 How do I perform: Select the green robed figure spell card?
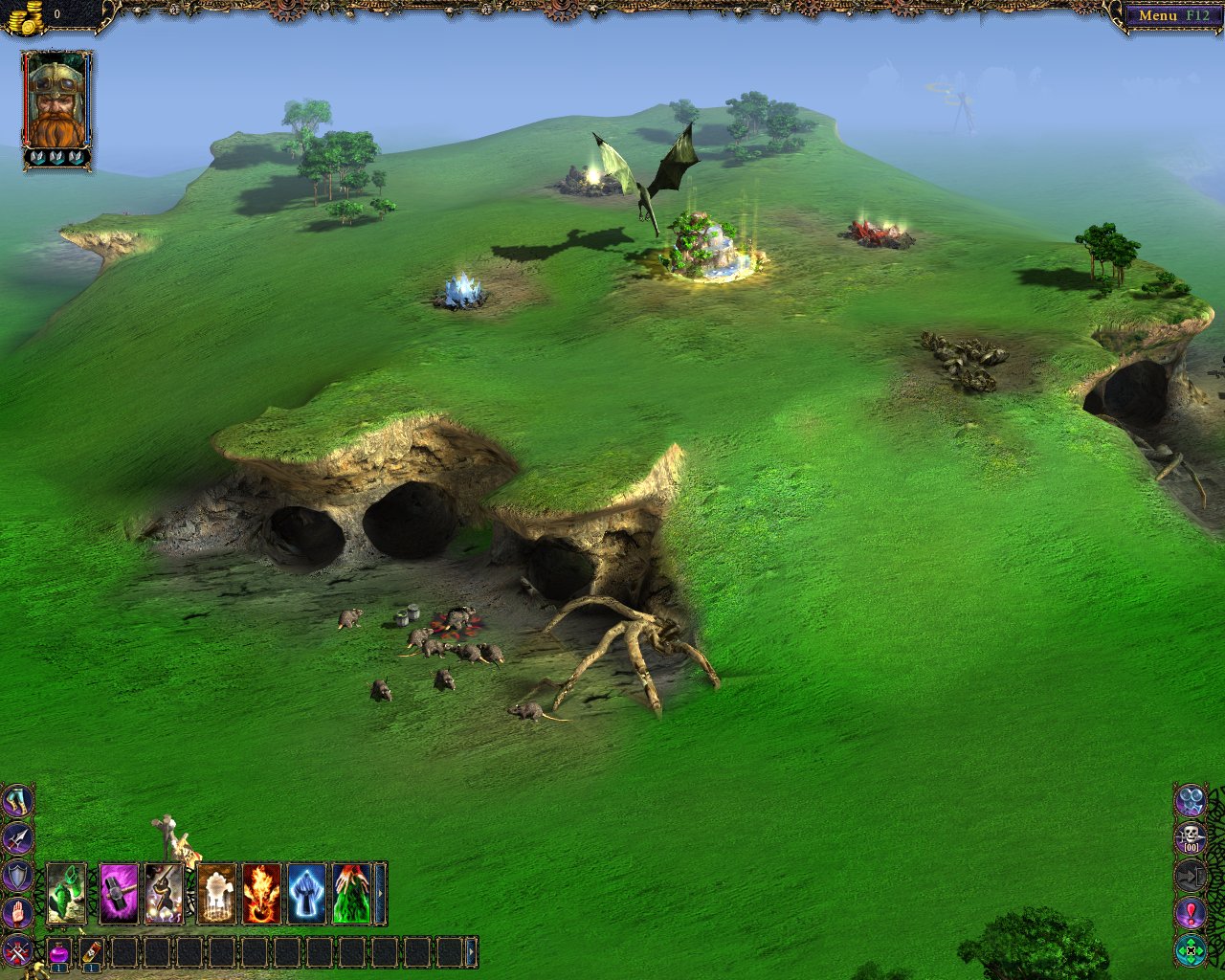(351, 894)
